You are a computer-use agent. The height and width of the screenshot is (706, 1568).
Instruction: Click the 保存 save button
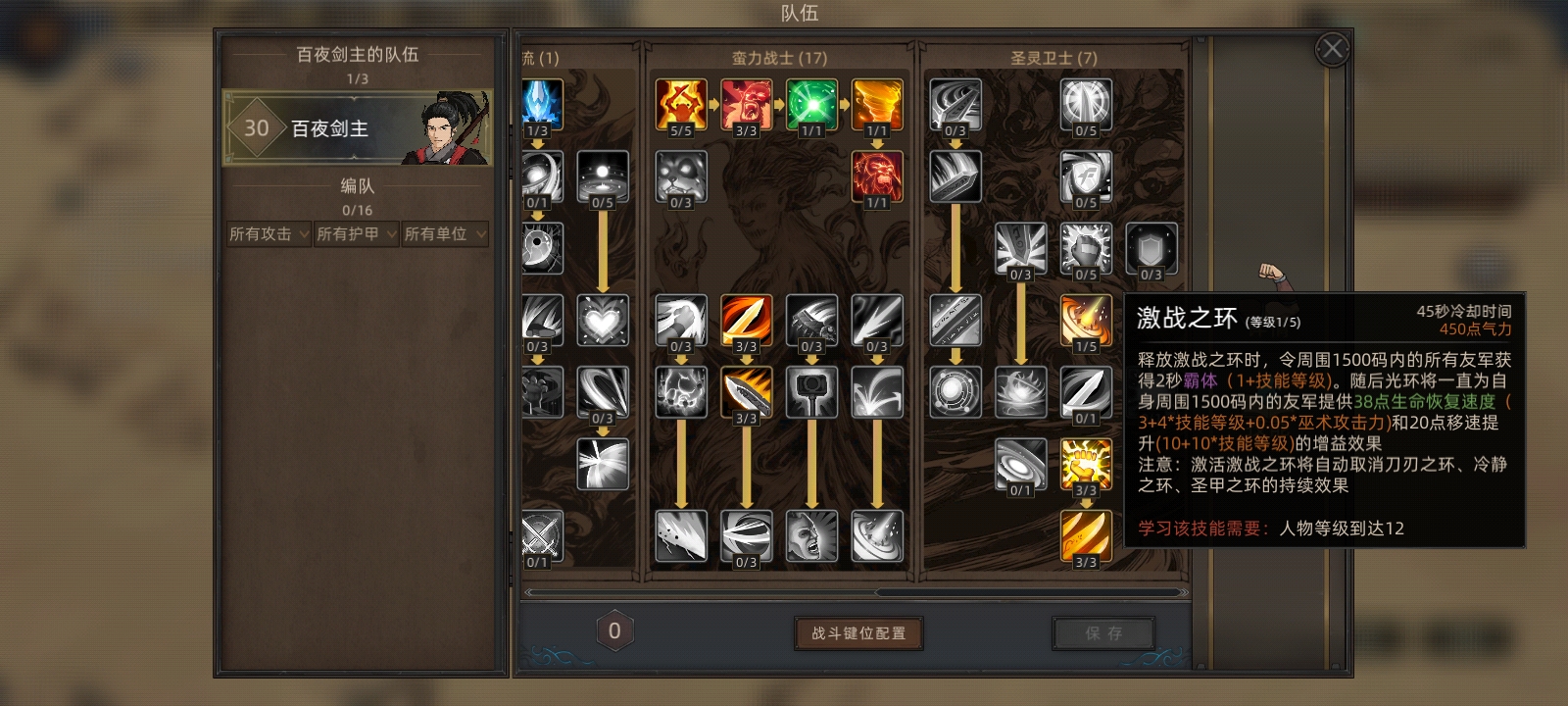click(1102, 633)
